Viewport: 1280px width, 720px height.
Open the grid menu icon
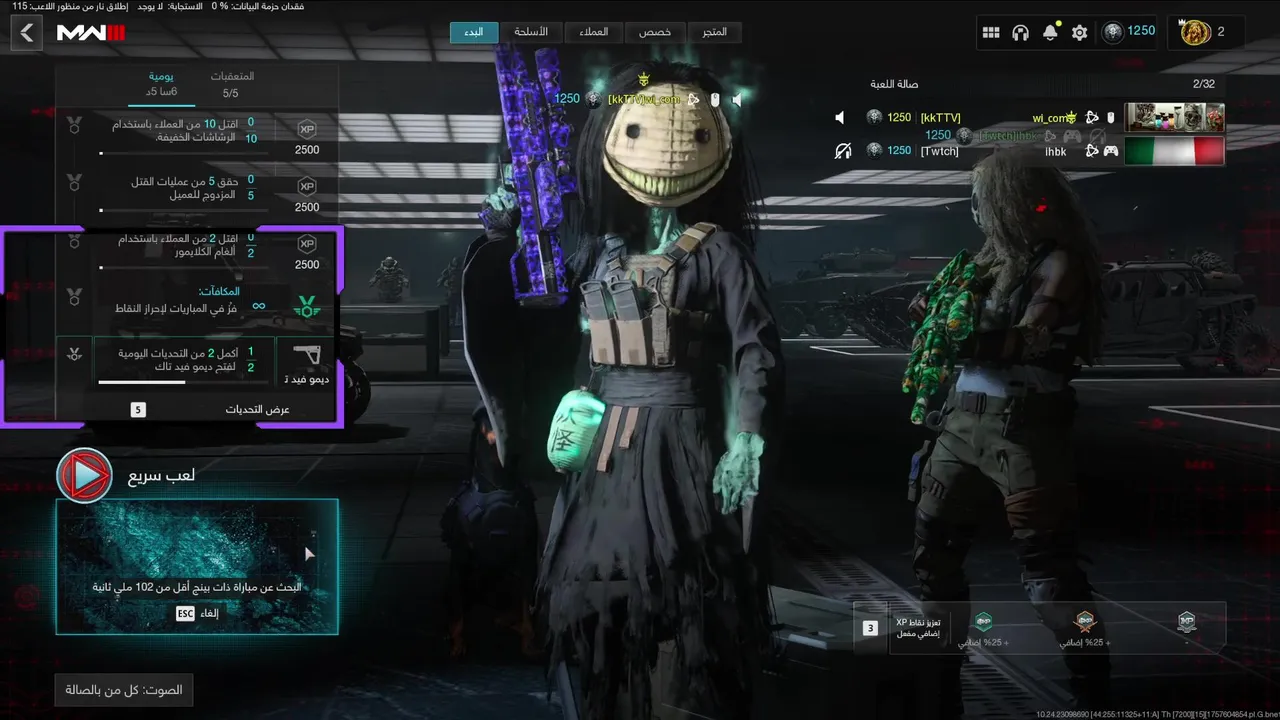click(991, 33)
